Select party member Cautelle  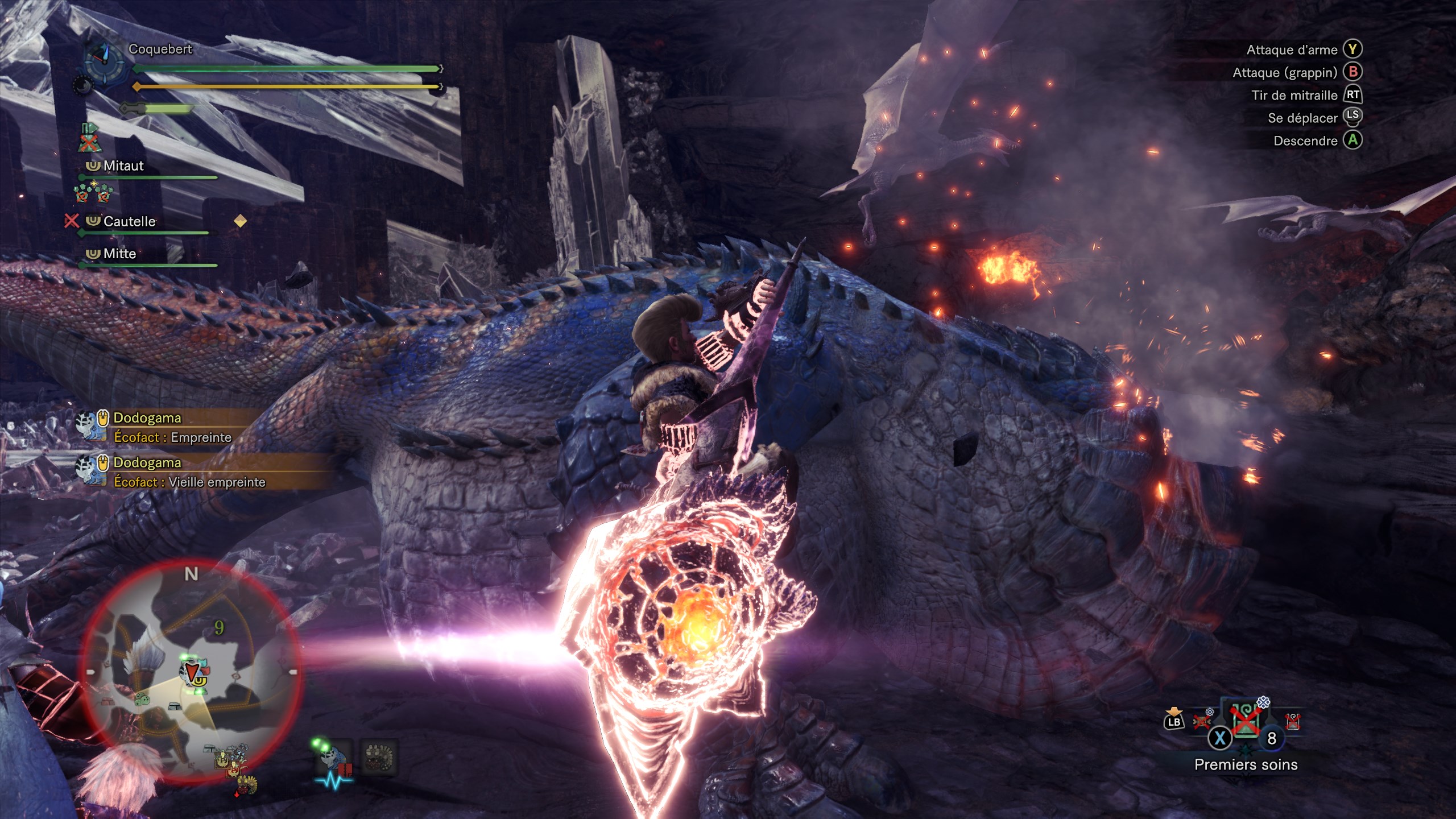(129, 221)
